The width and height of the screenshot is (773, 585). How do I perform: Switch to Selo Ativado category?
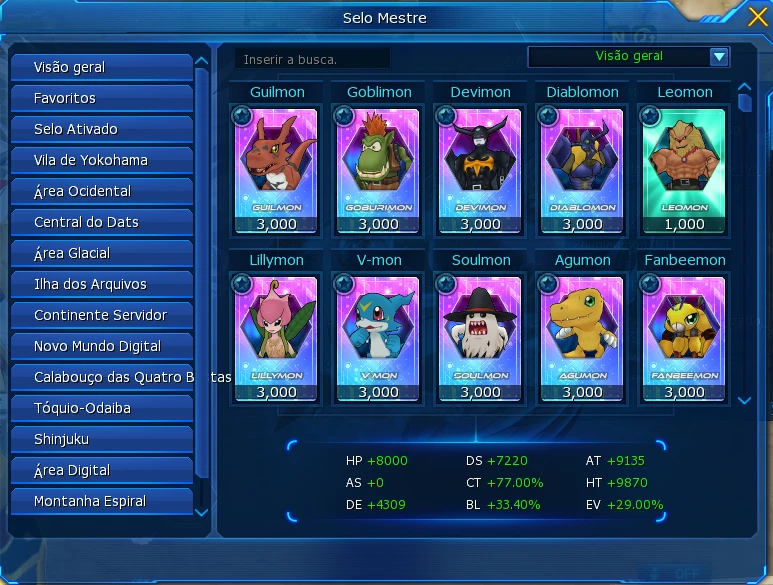pos(101,129)
